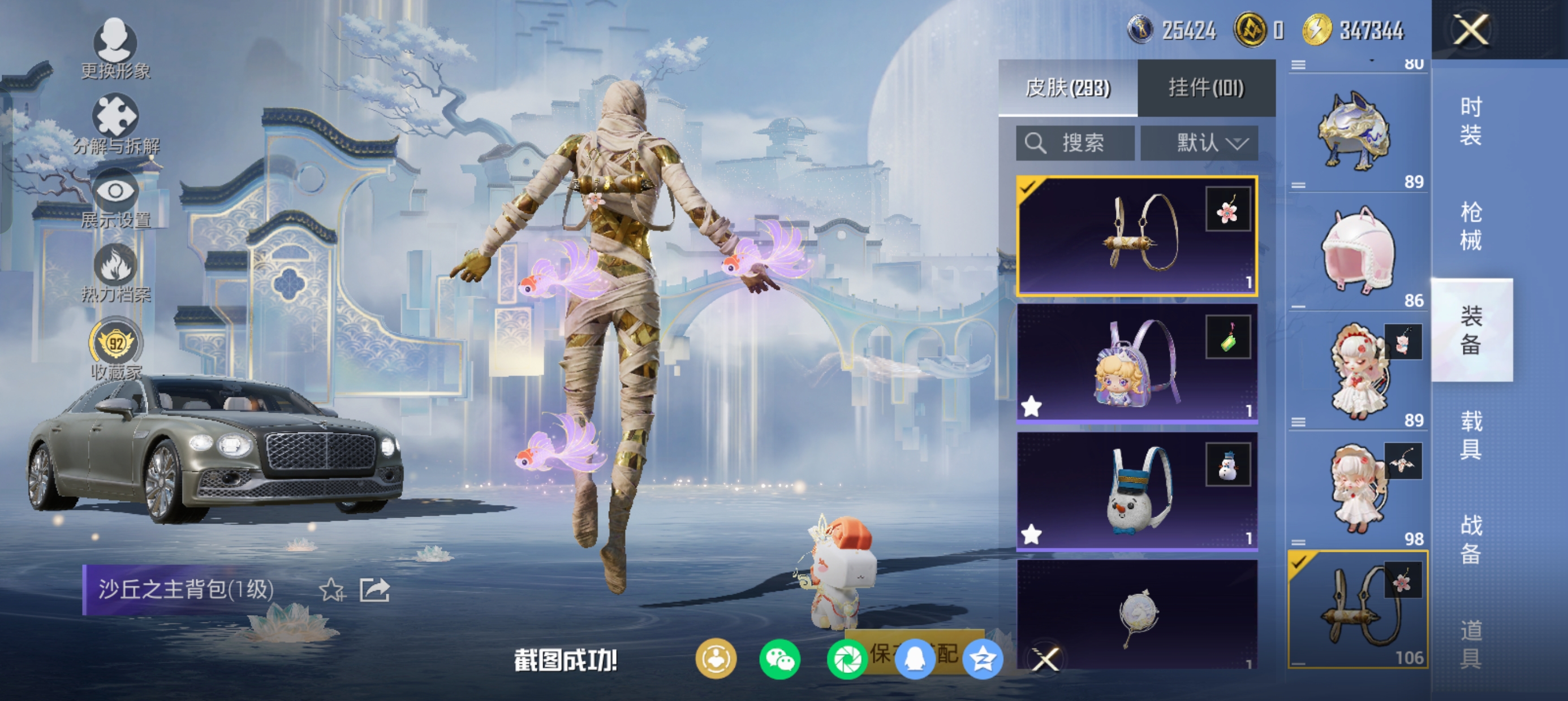Image resolution: width=1568 pixels, height=701 pixels.
Task: Switch to the 战备 combat gear category
Action: pyautogui.click(x=1471, y=539)
